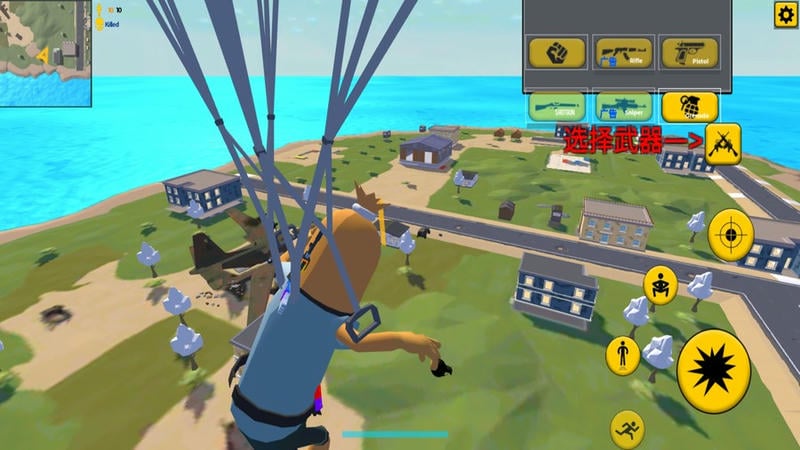Tap the crosshair aim button

(x=731, y=236)
